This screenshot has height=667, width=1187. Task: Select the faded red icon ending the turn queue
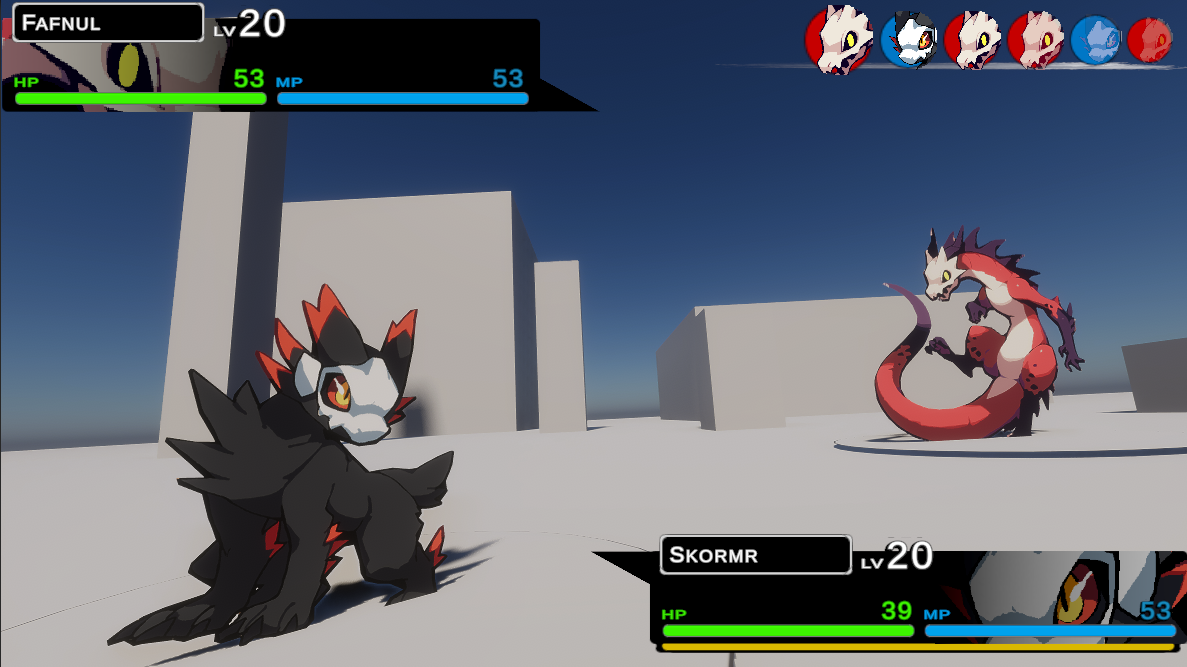[x=1150, y=40]
